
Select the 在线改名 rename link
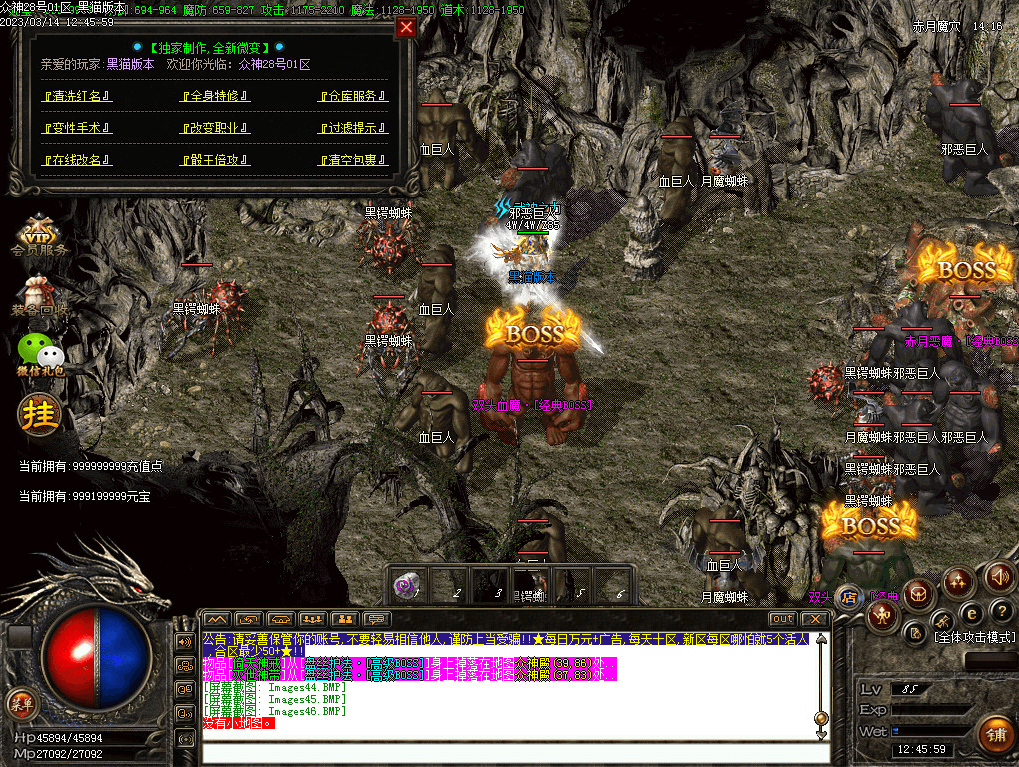coord(77,160)
